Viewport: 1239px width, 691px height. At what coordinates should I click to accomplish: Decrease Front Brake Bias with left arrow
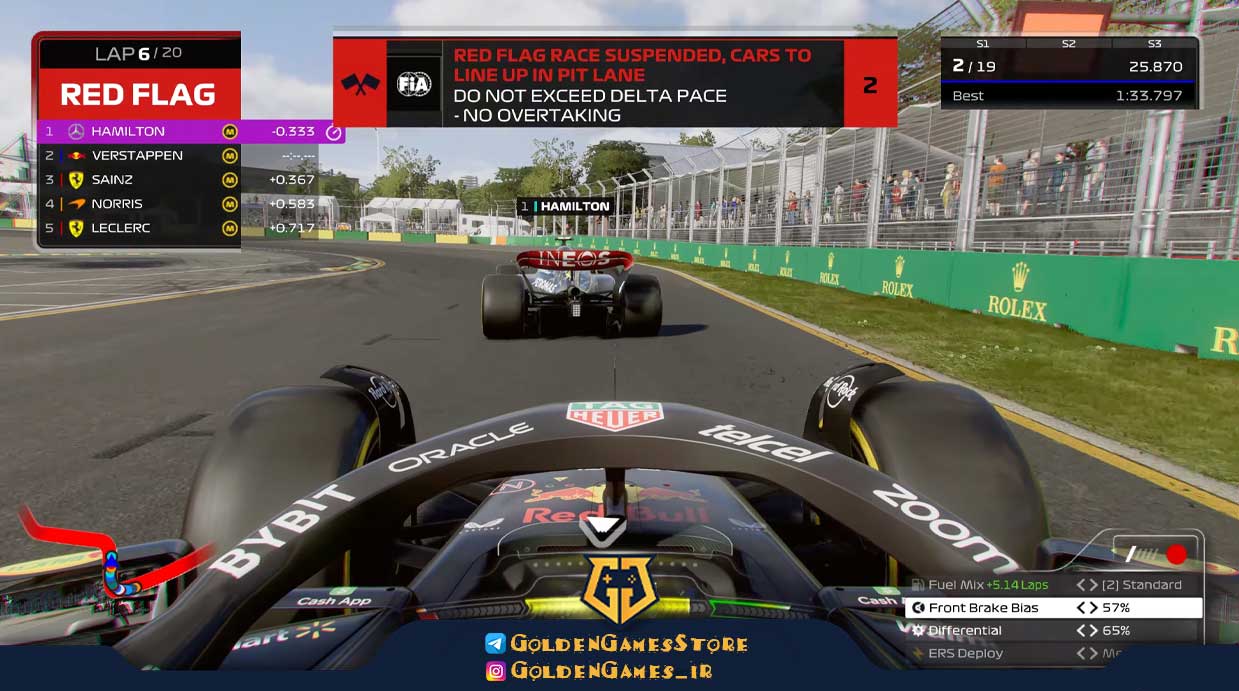coord(1080,608)
